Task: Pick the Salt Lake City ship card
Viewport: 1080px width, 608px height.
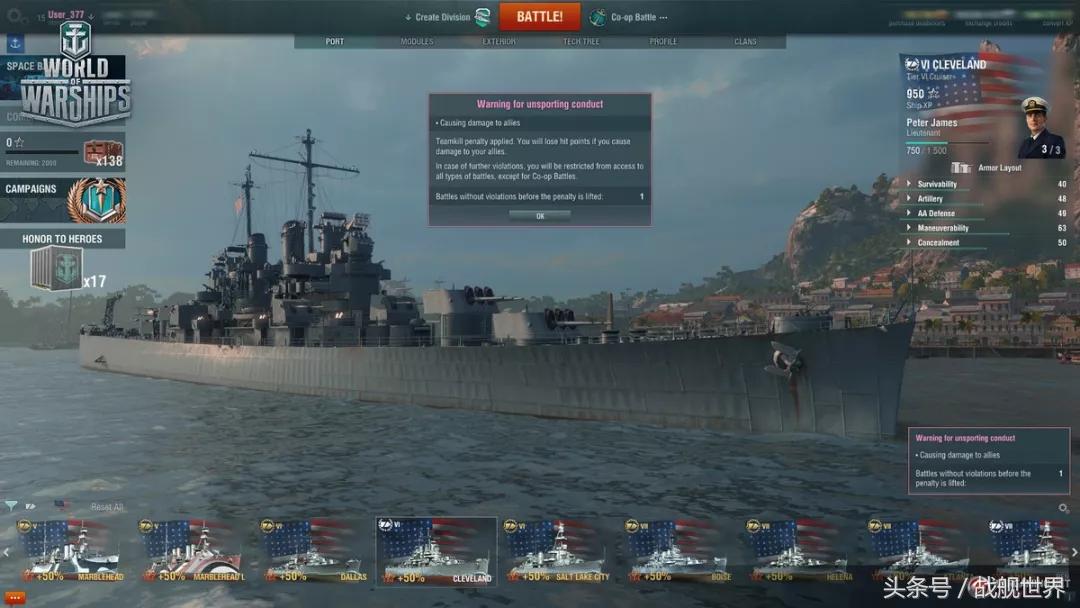Action: (x=556, y=552)
